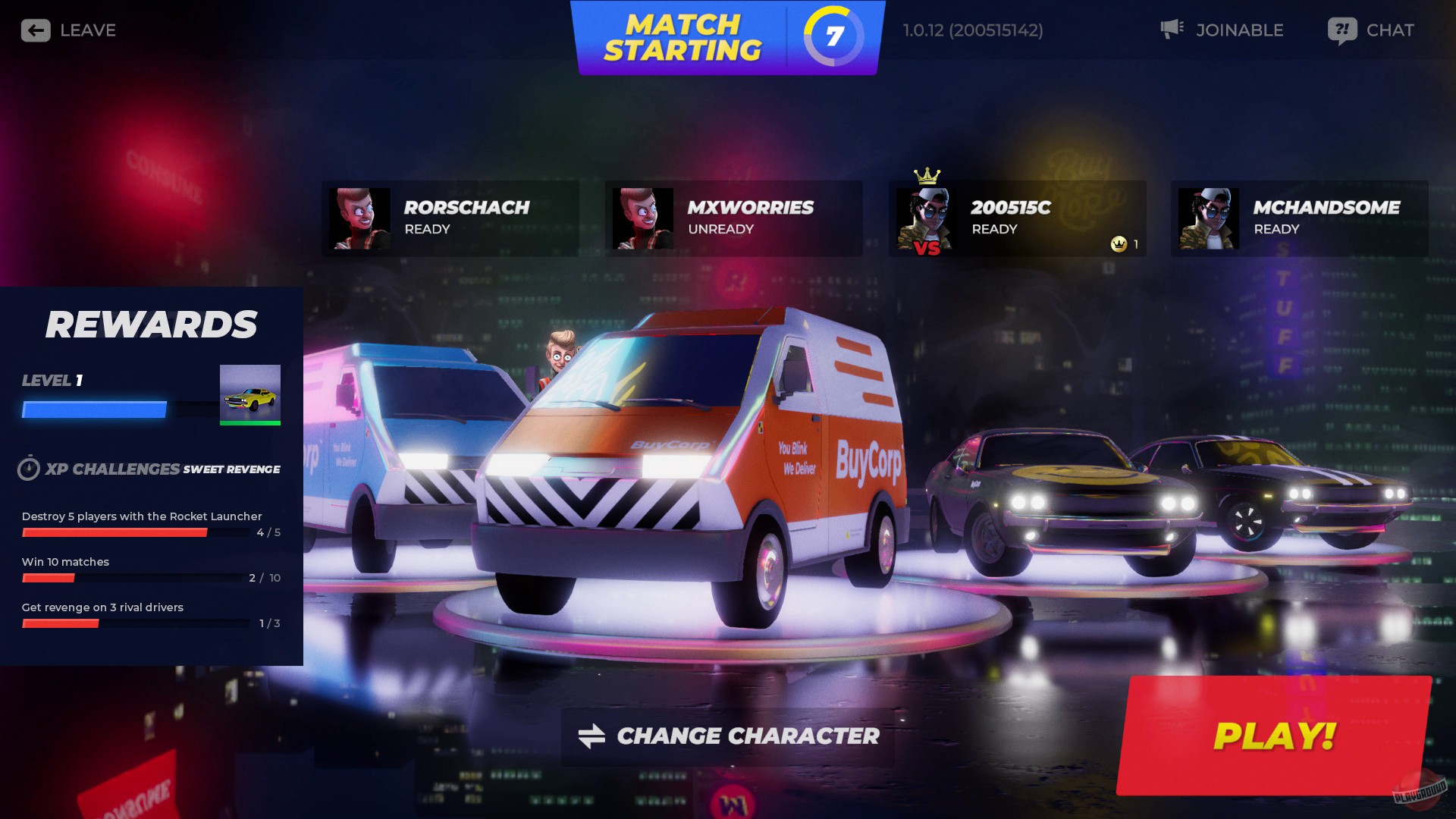Open Change Character
This screenshot has width=1456, height=819.
[726, 735]
